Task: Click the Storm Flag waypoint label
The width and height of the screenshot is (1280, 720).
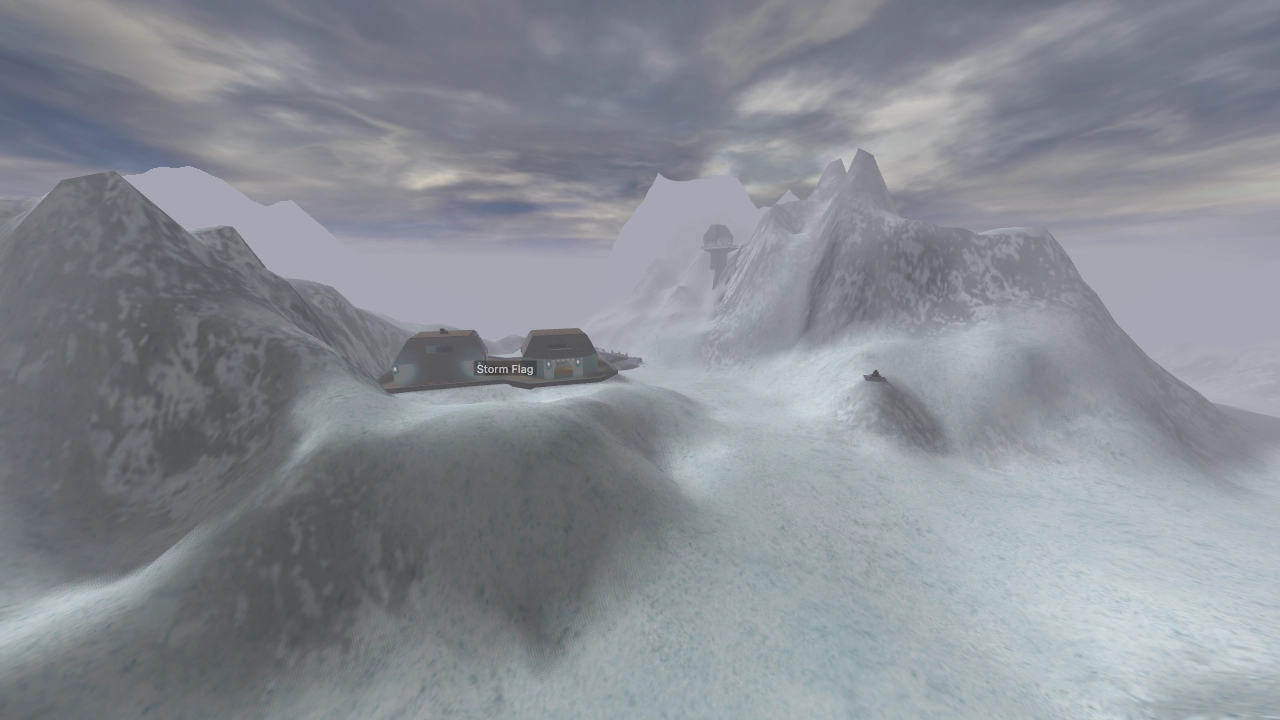Action: (505, 368)
